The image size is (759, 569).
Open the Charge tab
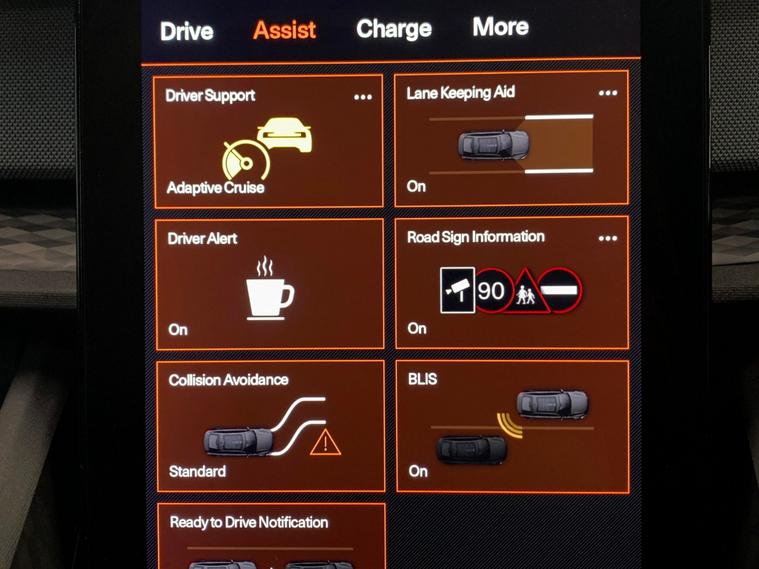(394, 29)
